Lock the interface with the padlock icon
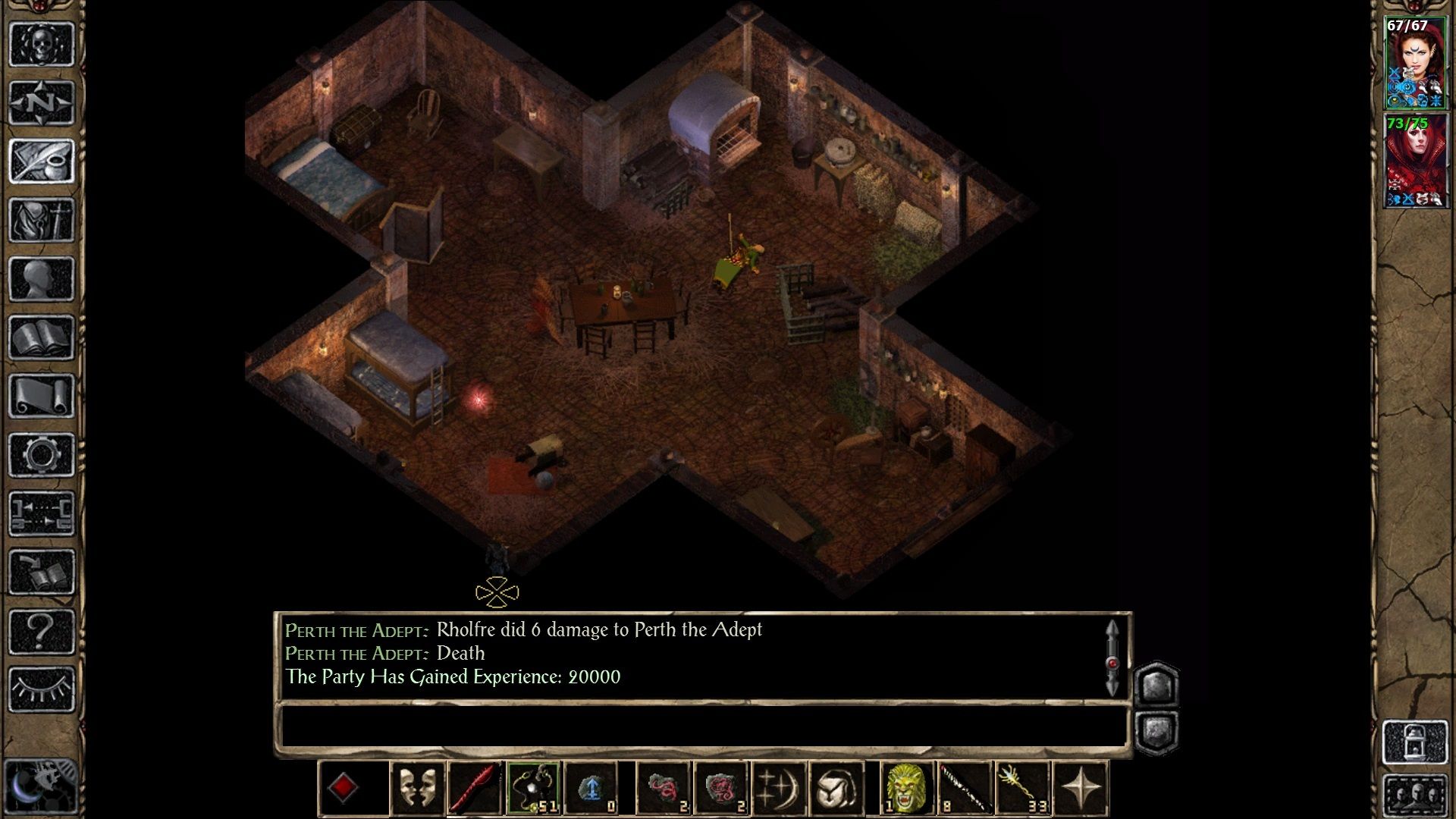Image resolution: width=1456 pixels, height=819 pixels. click(1414, 741)
